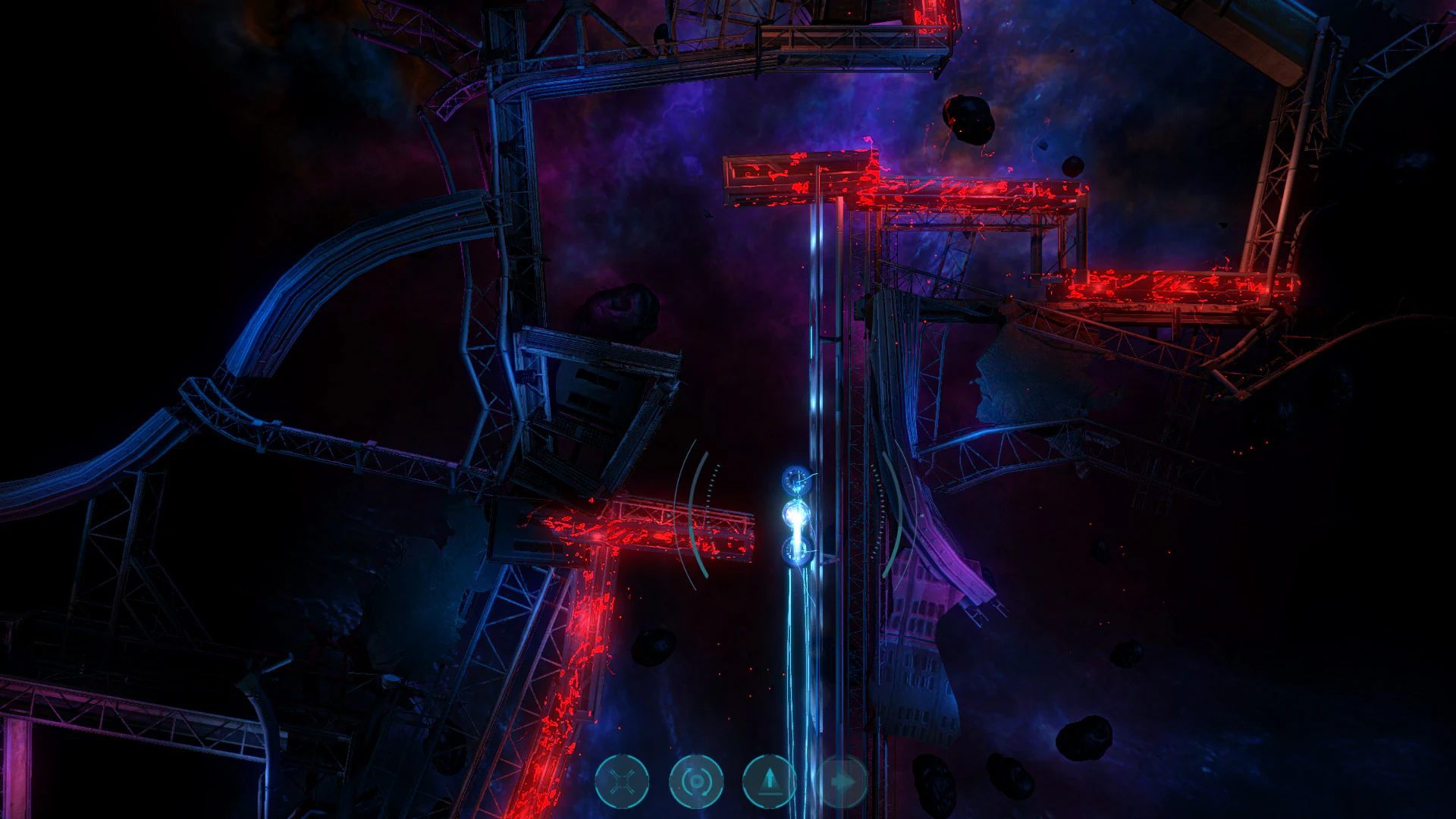This screenshot has height=819, width=1456.
Task: Tap the crosshair converge ability button
Action: point(623,781)
